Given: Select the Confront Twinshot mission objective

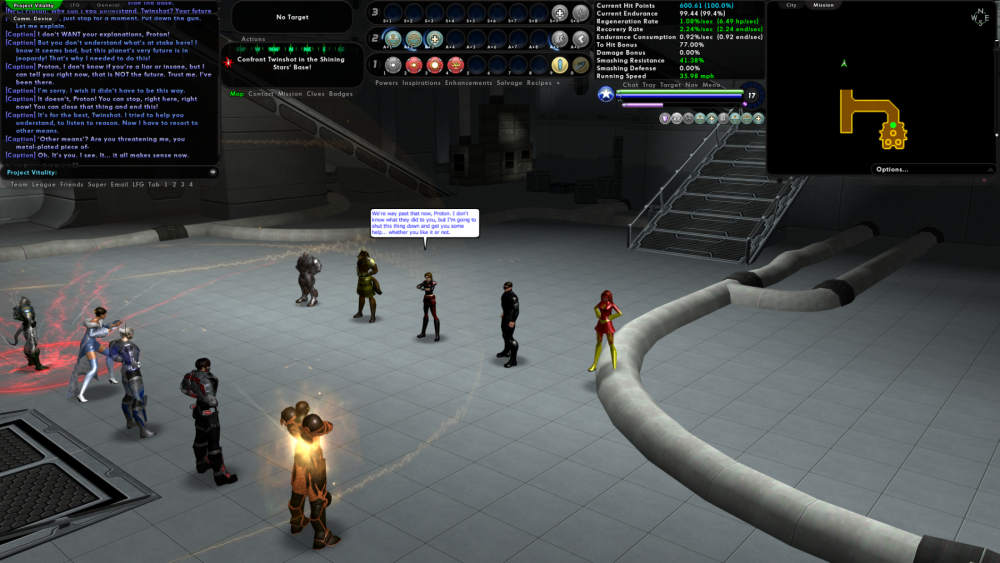Looking at the screenshot, I should [290, 62].
